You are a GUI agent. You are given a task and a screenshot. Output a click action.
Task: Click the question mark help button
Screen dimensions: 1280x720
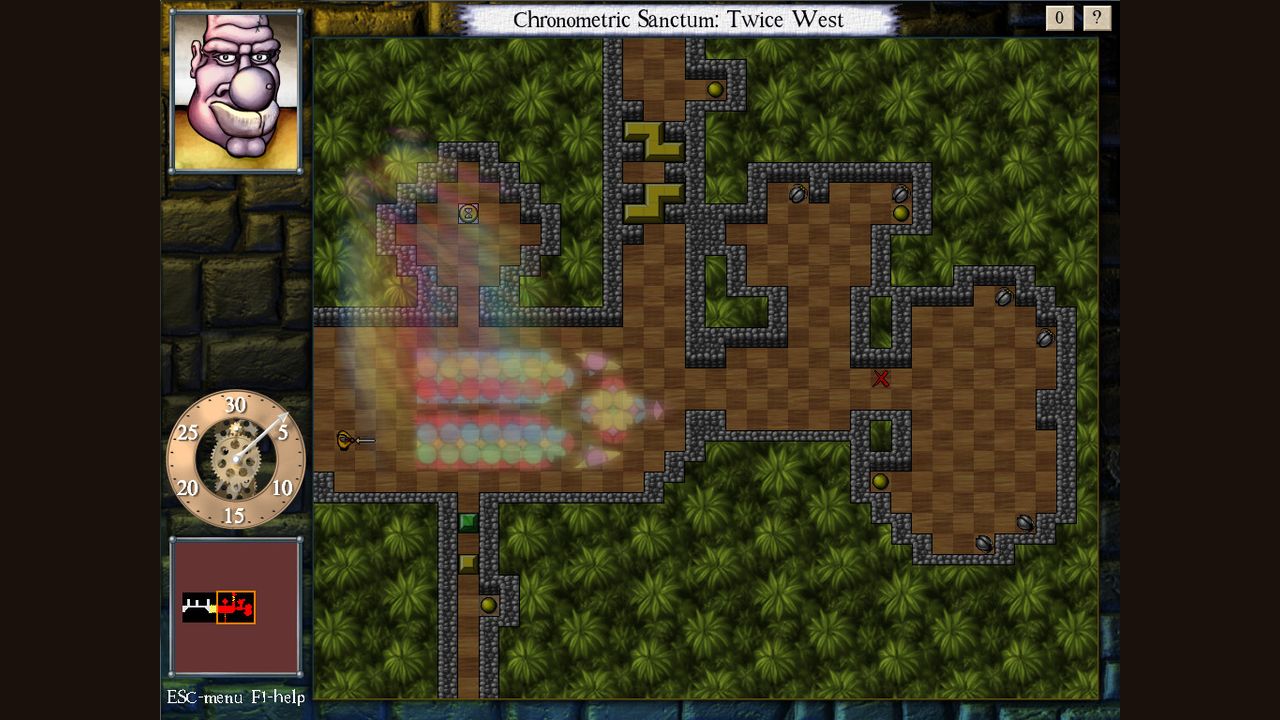tap(1097, 18)
